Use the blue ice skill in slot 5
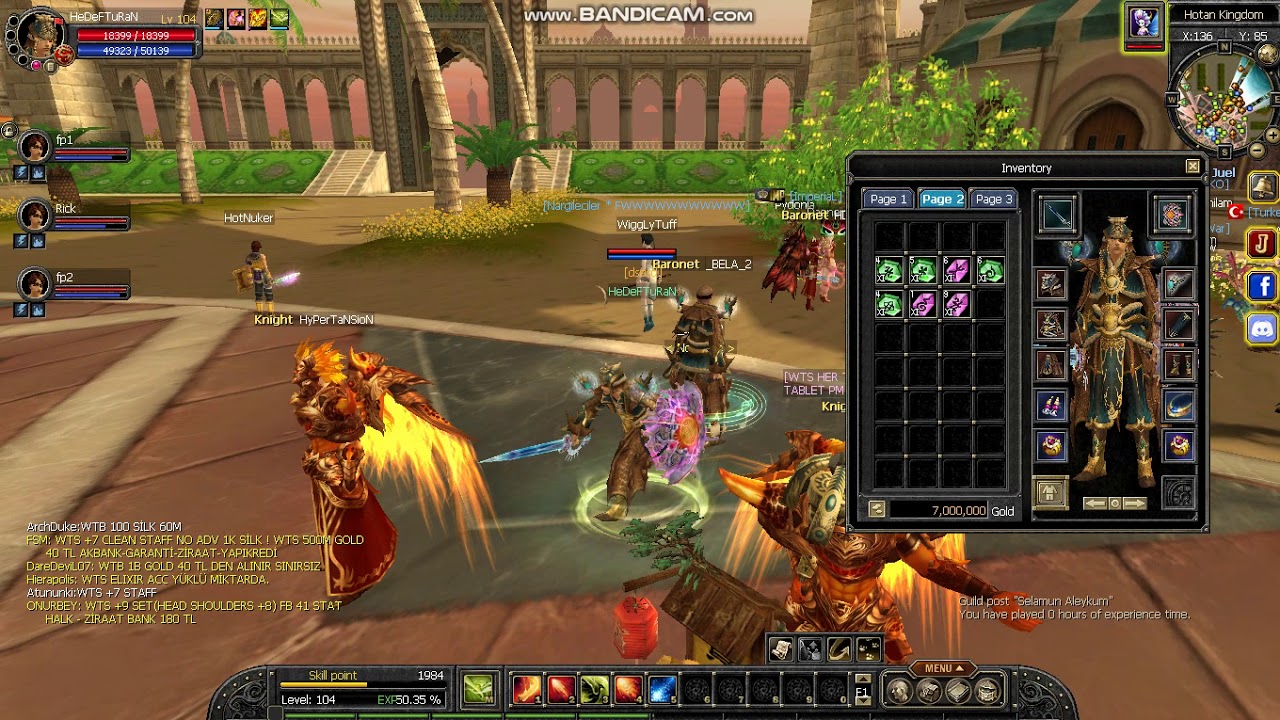Image resolution: width=1280 pixels, height=720 pixels. click(x=662, y=689)
